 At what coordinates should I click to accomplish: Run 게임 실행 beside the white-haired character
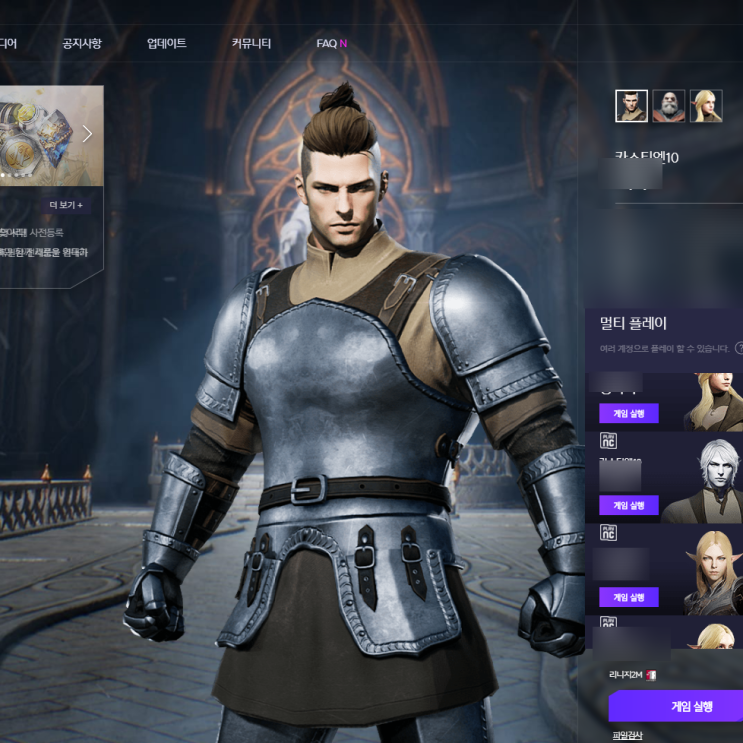point(628,505)
